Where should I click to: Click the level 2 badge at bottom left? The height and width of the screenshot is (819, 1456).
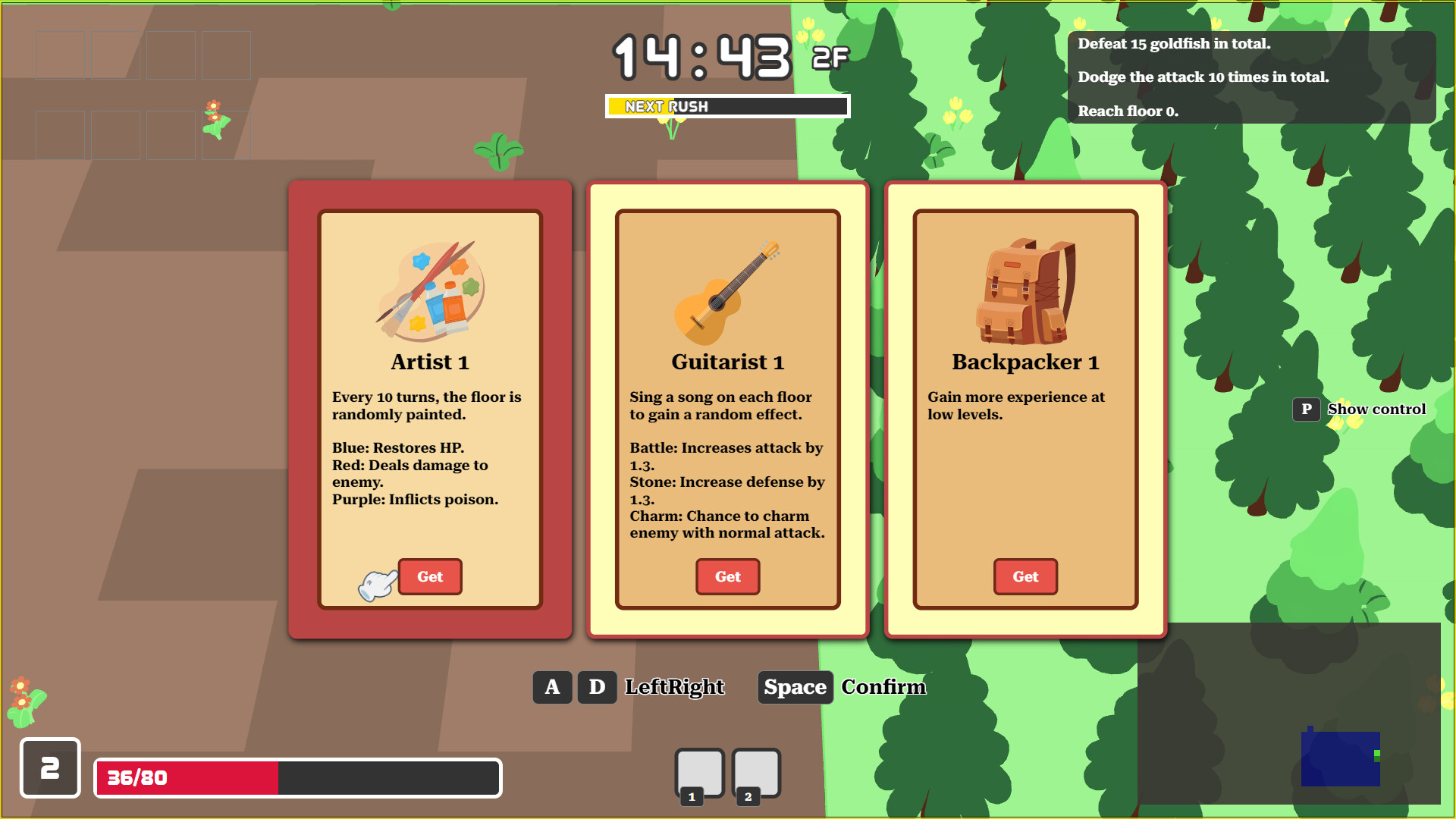coord(50,769)
